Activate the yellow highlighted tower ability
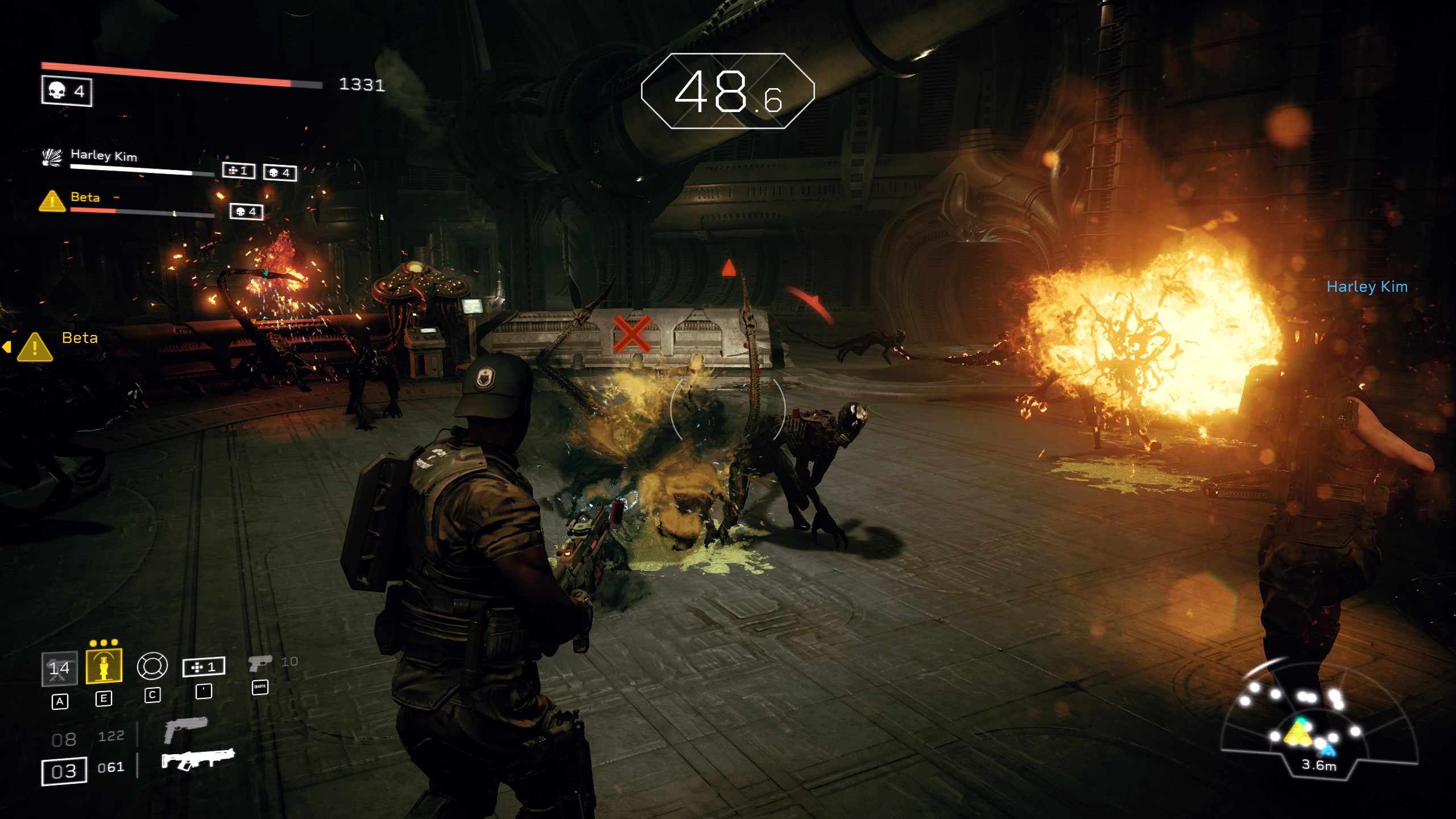Image resolution: width=1456 pixels, height=819 pixels. [x=104, y=666]
